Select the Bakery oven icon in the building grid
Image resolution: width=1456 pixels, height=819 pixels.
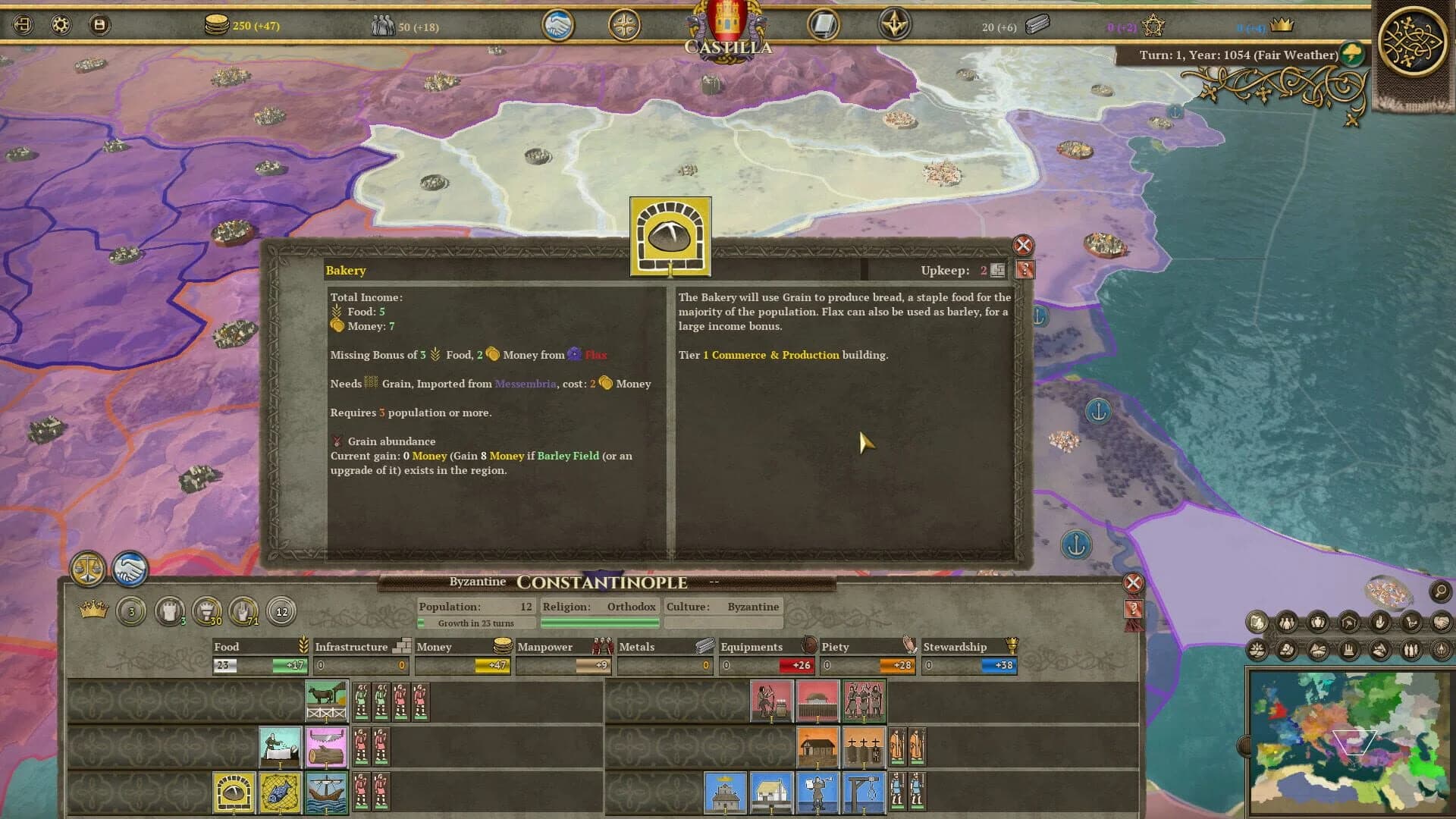tap(233, 792)
